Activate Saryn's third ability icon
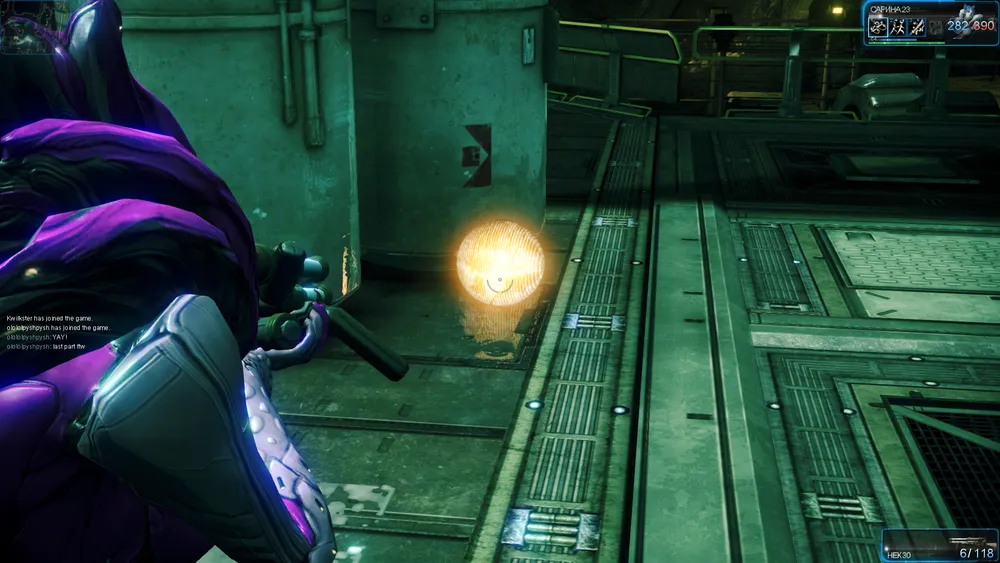Image resolution: width=1000 pixels, height=563 pixels. tap(916, 28)
